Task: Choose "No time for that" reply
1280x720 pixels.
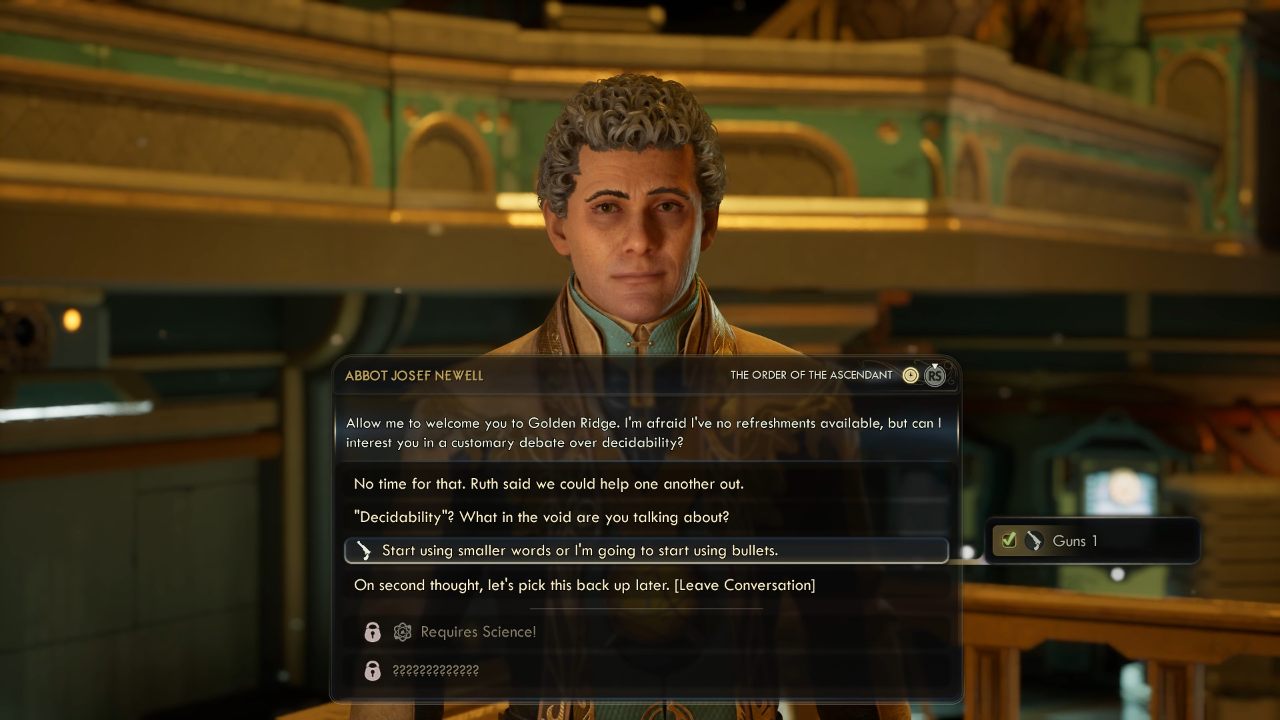Action: [x=548, y=484]
